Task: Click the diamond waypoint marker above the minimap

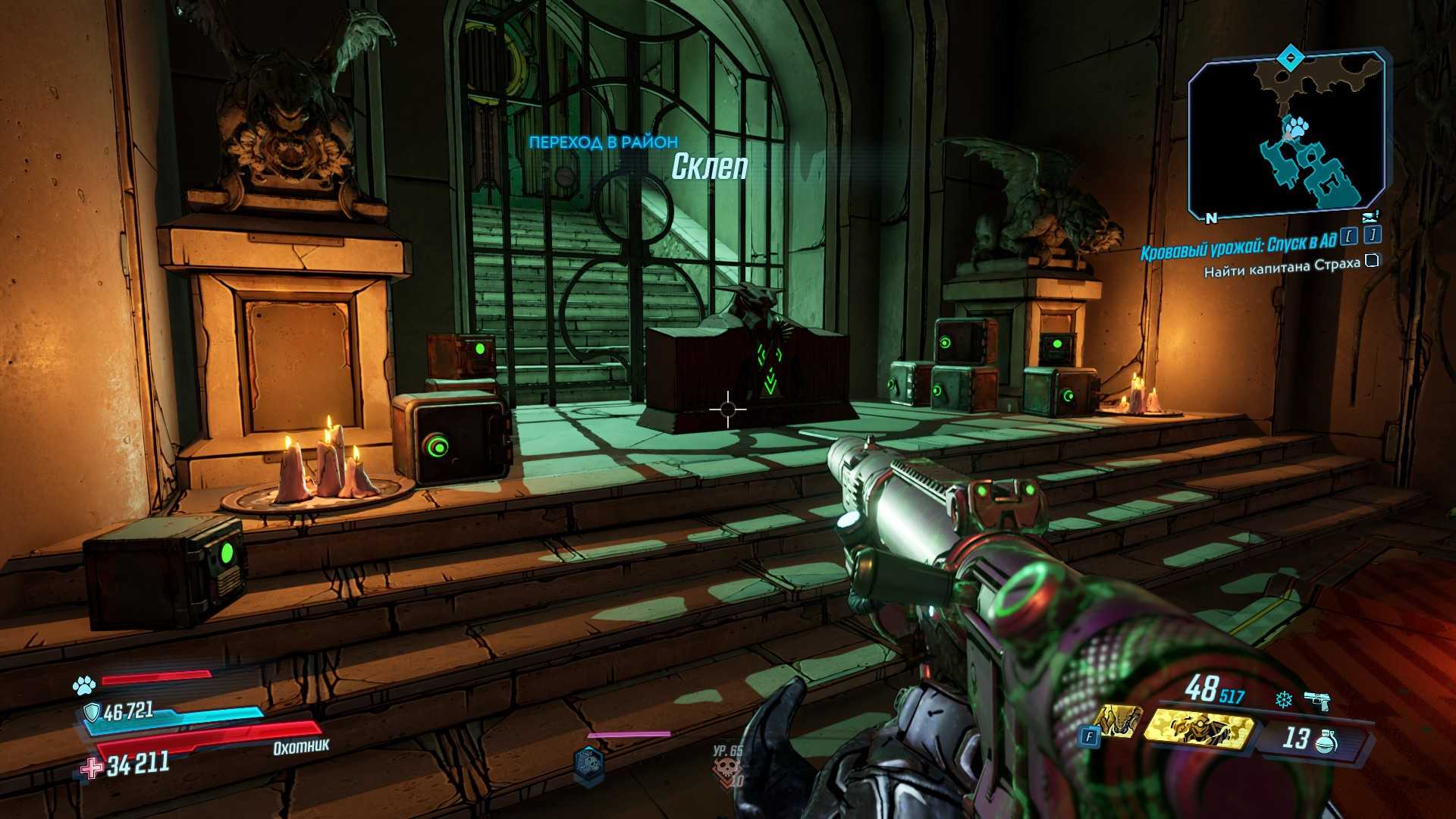Action: [1289, 57]
